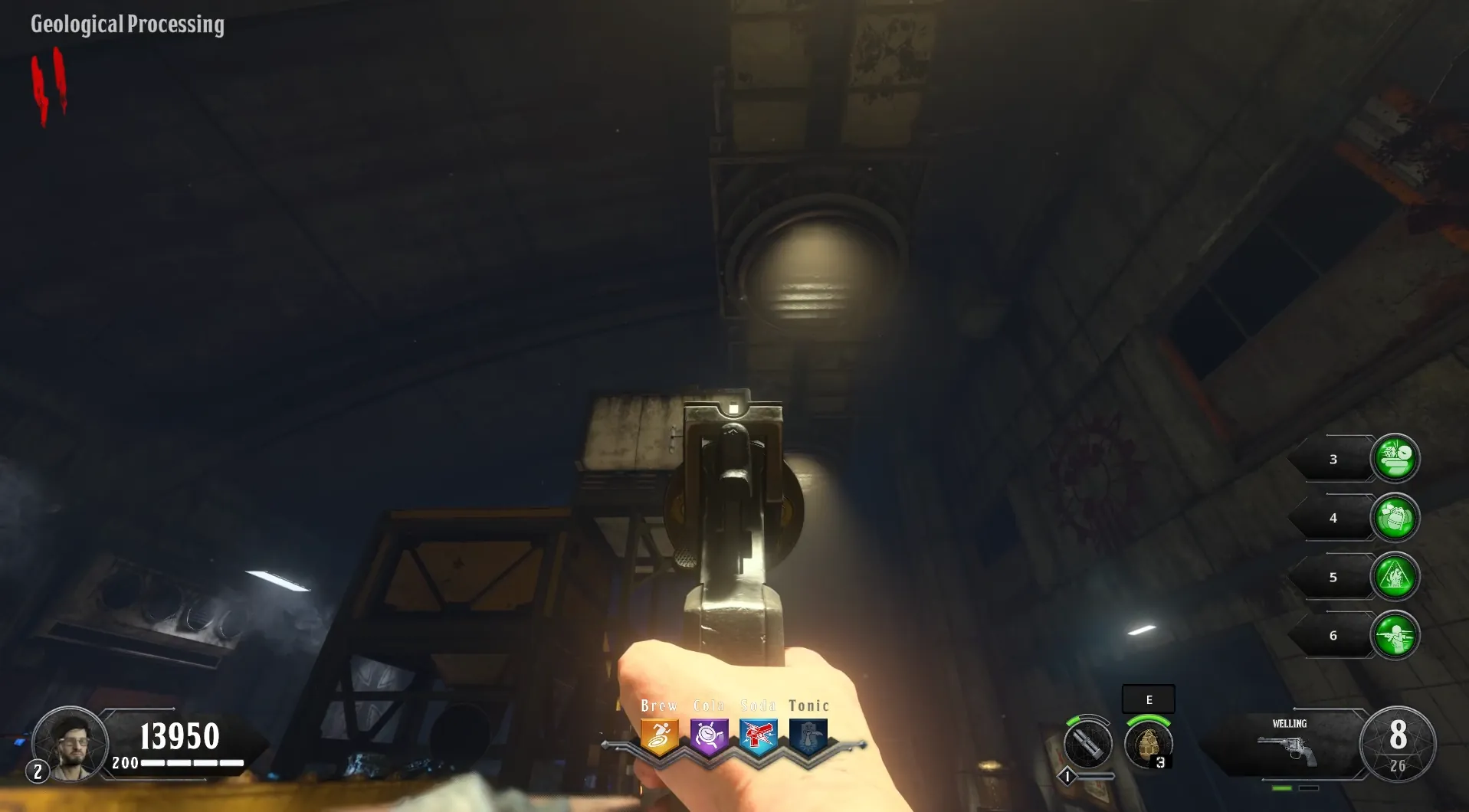Activate the elixir in slot 3
Viewport: 1469px width, 812px height.
click(1395, 459)
